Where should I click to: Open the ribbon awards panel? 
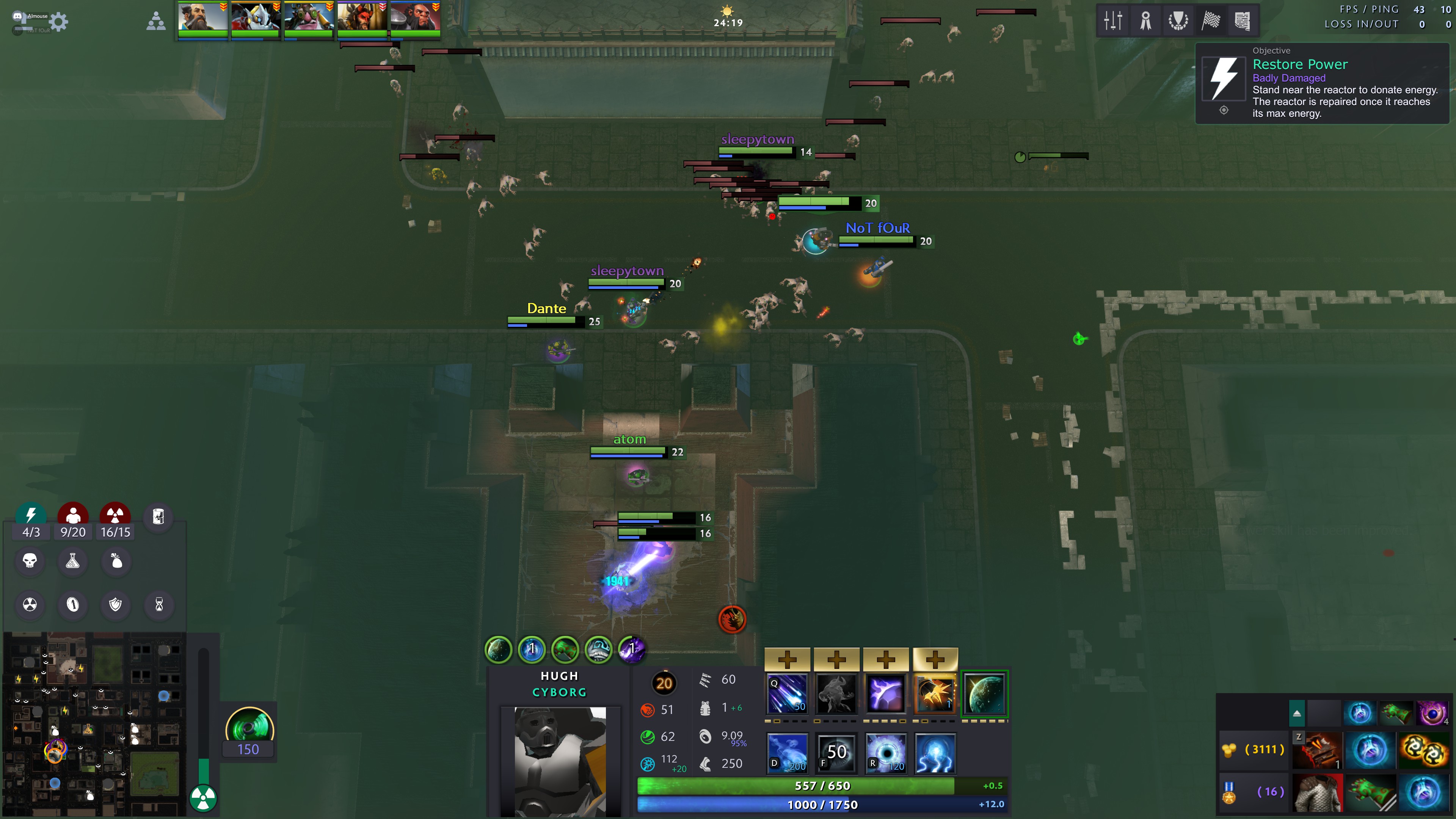(x=1146, y=21)
